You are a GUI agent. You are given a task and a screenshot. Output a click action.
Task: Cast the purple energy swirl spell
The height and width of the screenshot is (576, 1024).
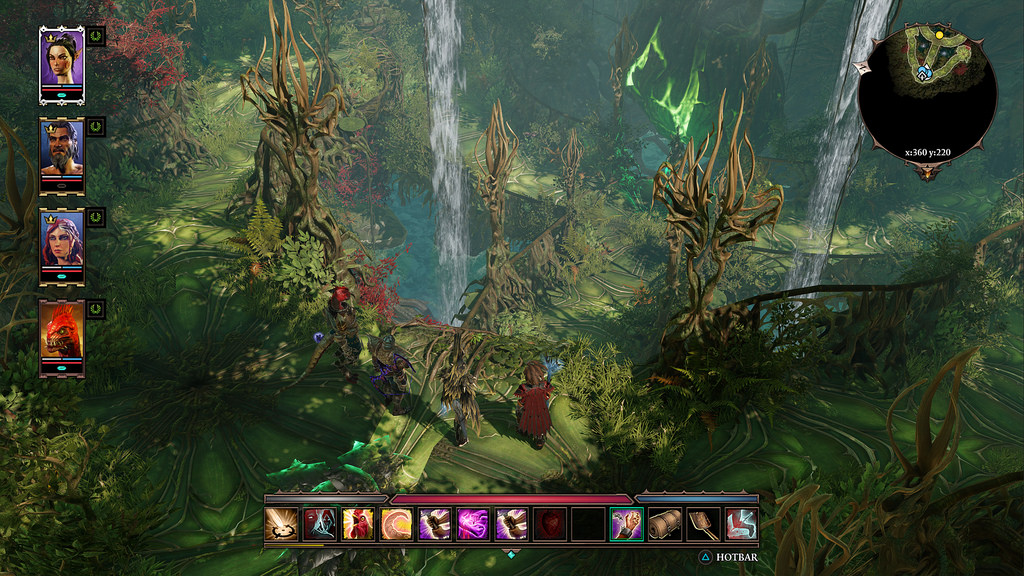(472, 524)
